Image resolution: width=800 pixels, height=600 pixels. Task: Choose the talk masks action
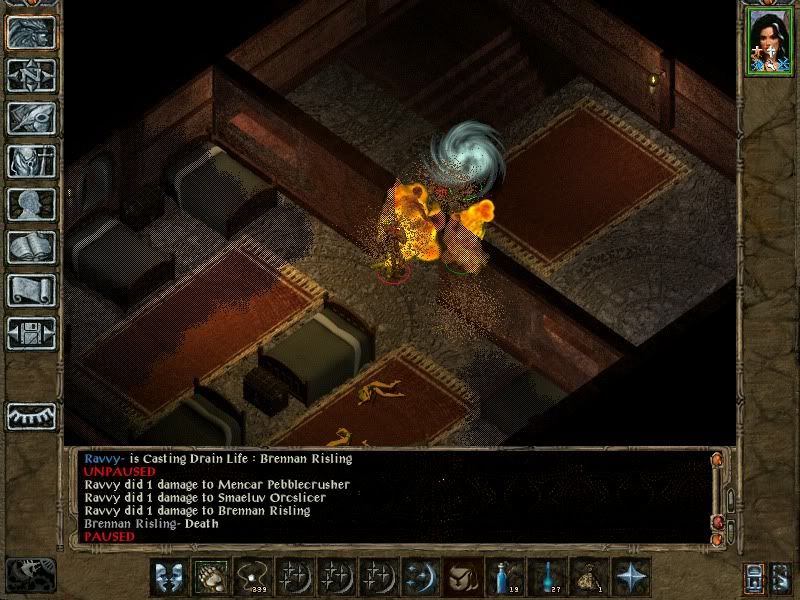coord(167,577)
